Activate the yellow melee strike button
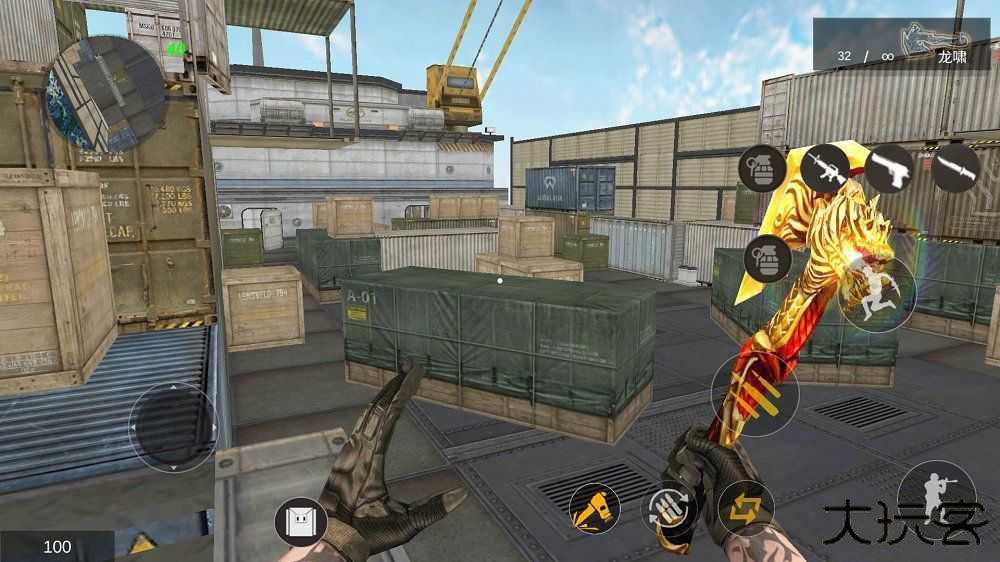The image size is (1000, 562). [594, 508]
